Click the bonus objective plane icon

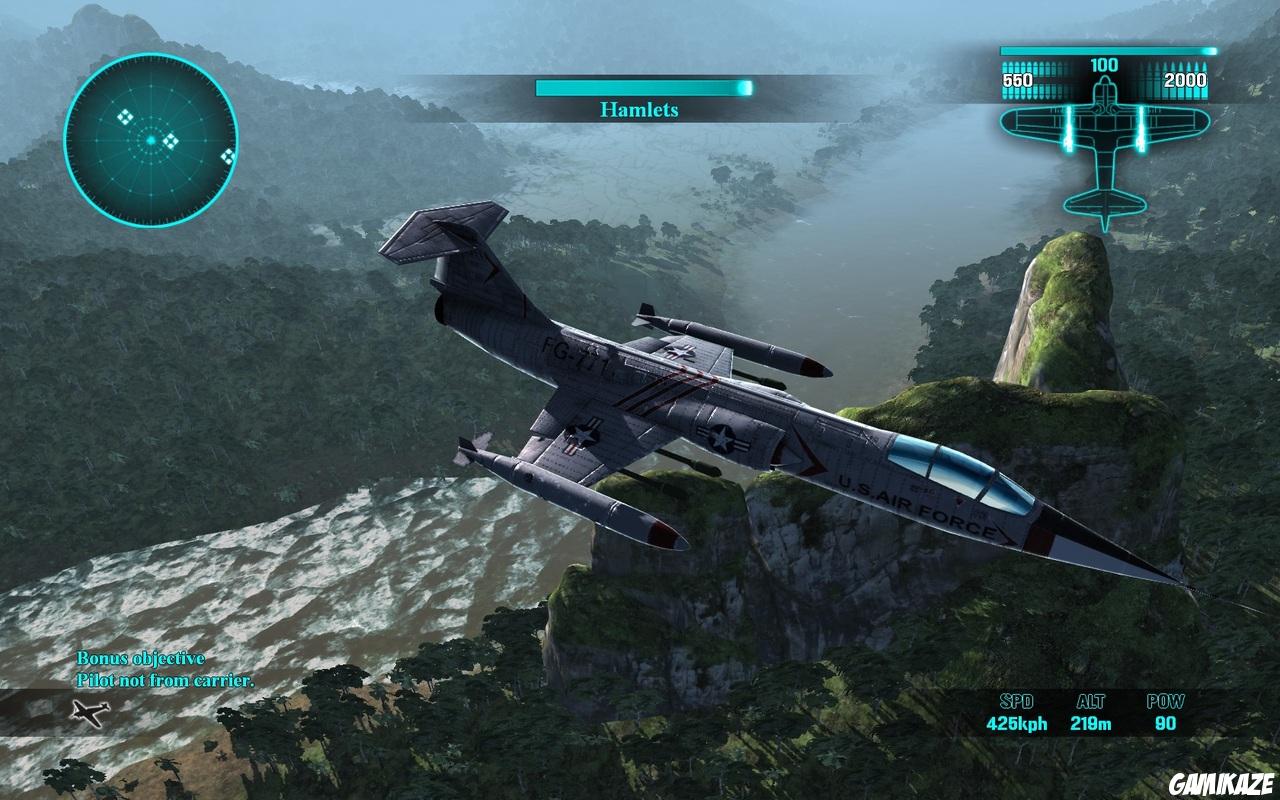90,713
